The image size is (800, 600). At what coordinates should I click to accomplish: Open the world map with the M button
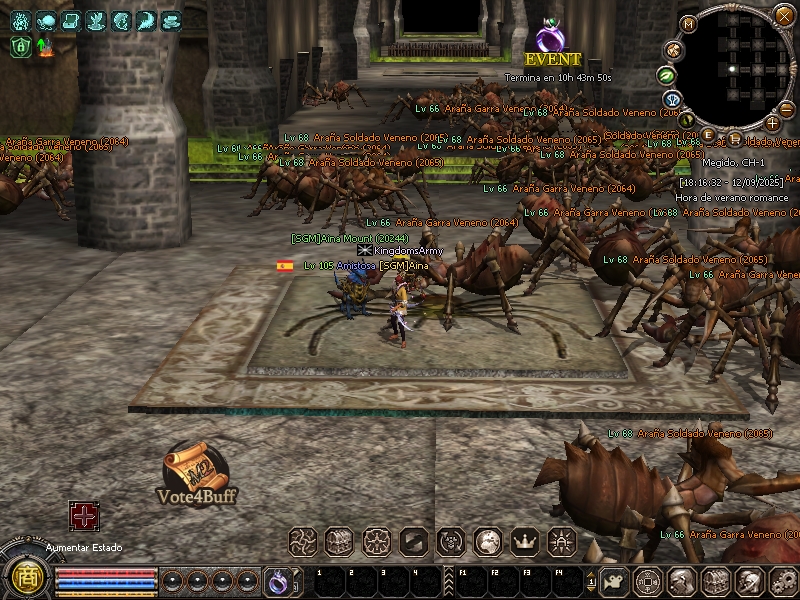[x=688, y=23]
